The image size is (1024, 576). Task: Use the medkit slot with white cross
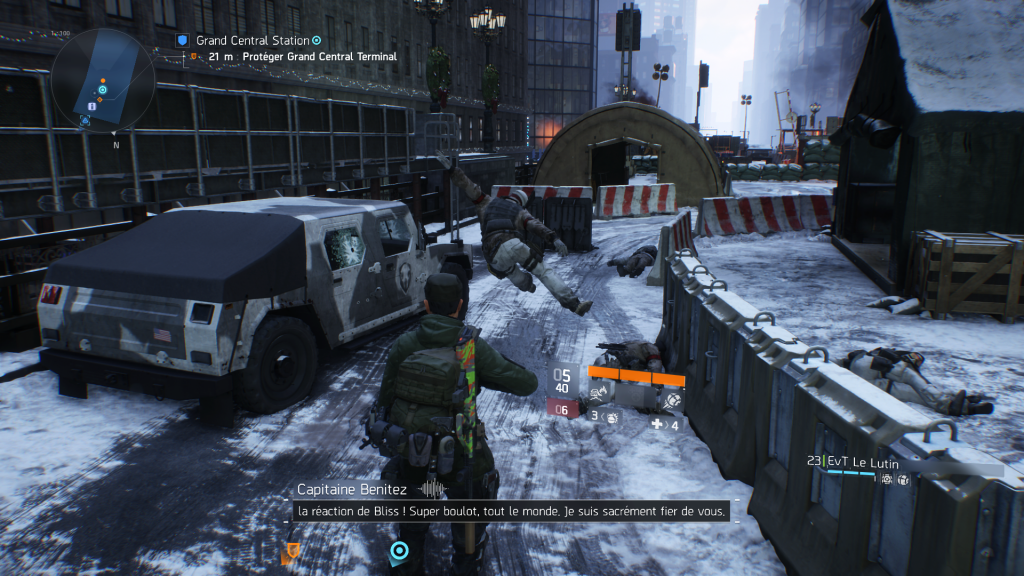click(663, 424)
